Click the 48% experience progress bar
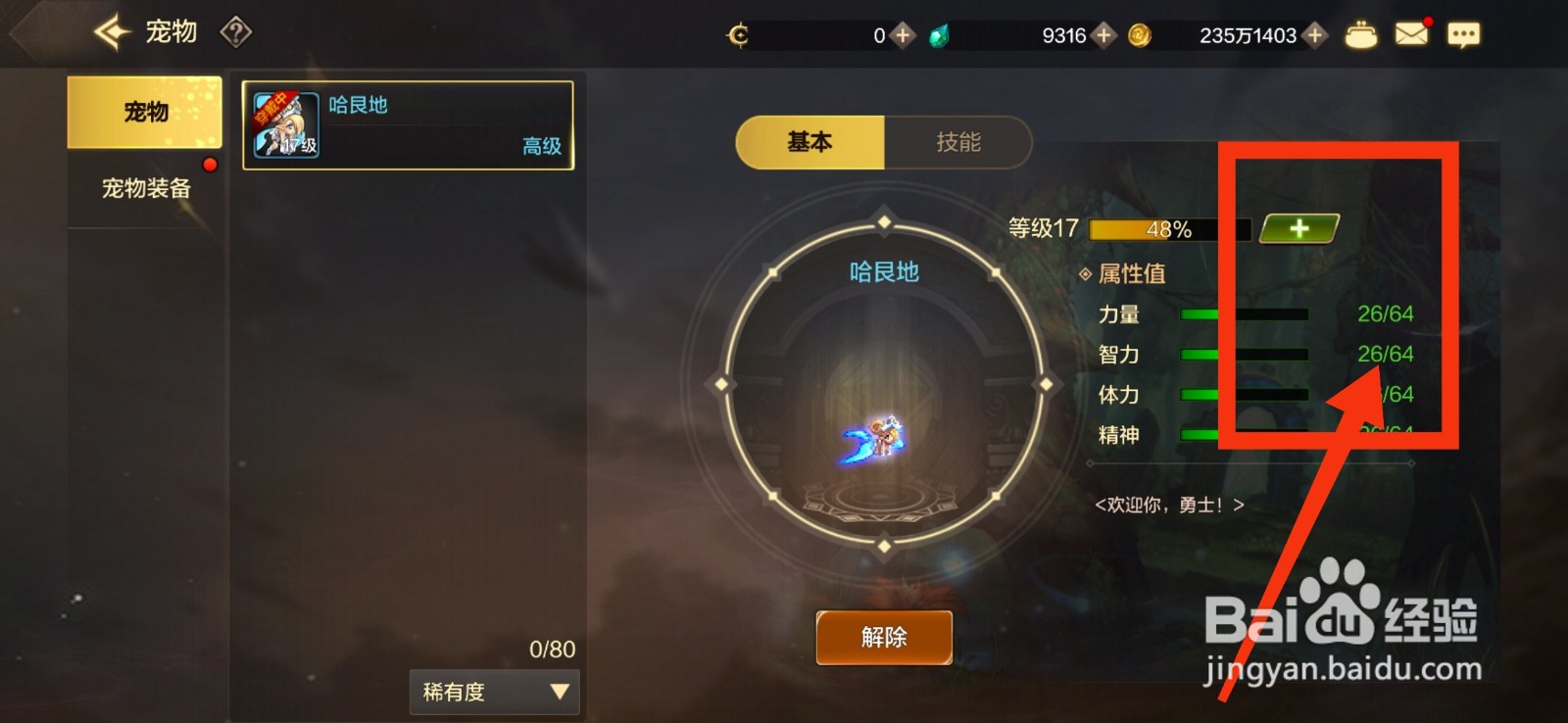This screenshot has width=1568, height=723. (1168, 228)
